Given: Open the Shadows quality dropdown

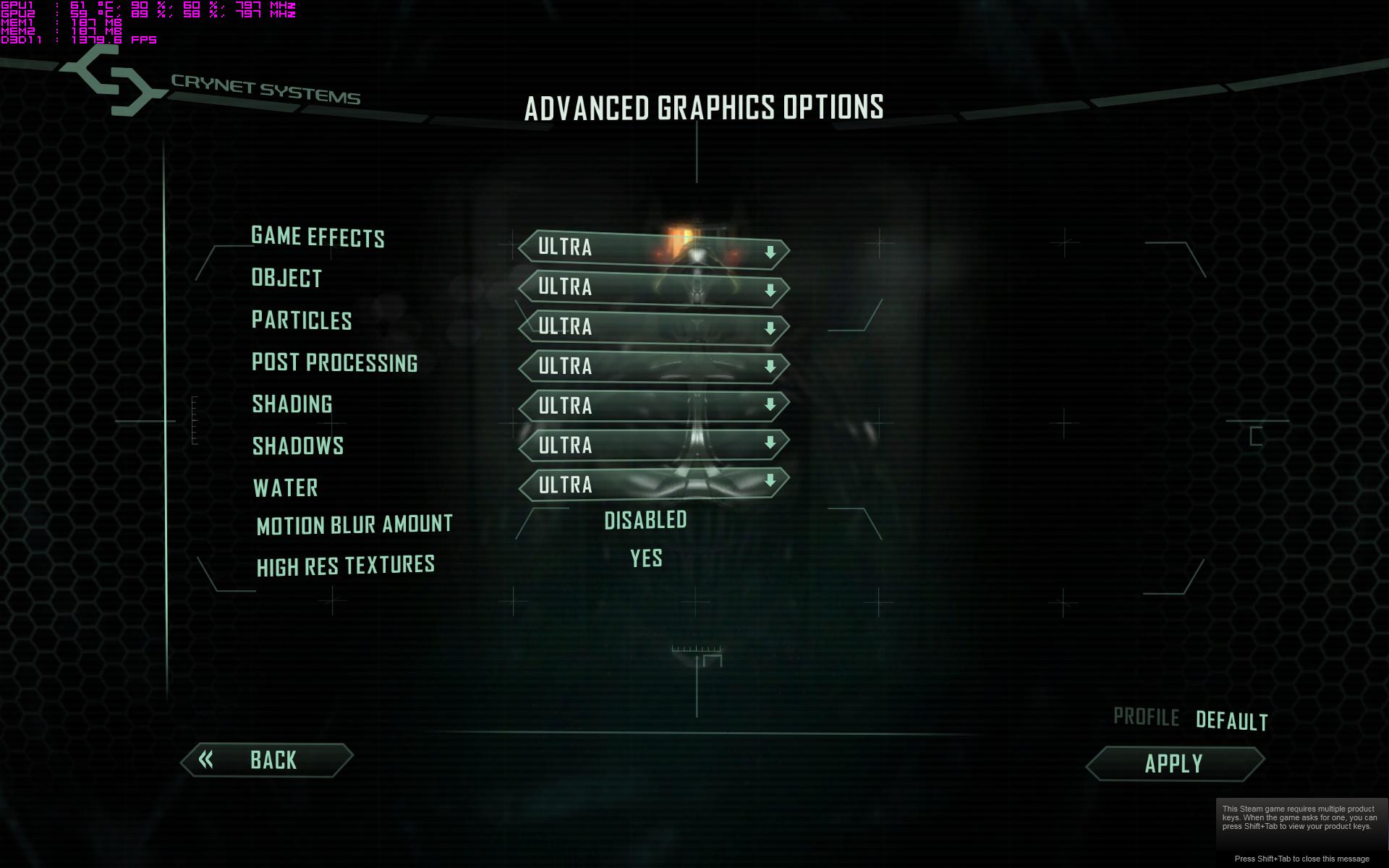Looking at the screenshot, I should tap(653, 445).
